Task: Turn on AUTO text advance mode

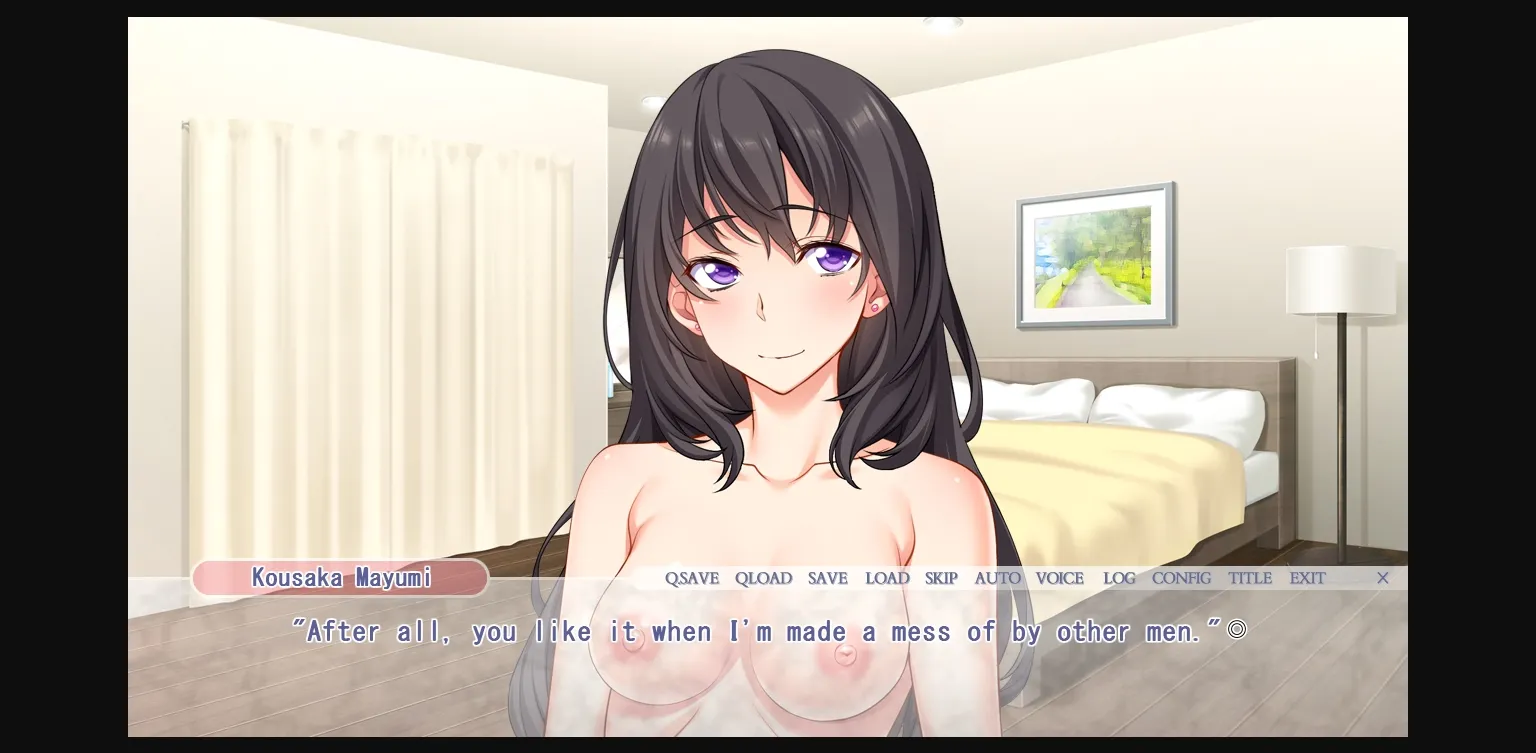Action: coord(997,578)
